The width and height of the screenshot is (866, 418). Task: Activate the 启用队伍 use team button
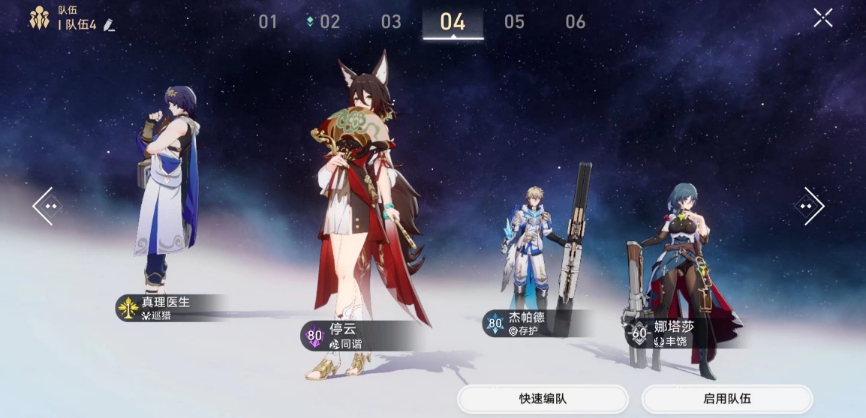pyautogui.click(x=727, y=399)
